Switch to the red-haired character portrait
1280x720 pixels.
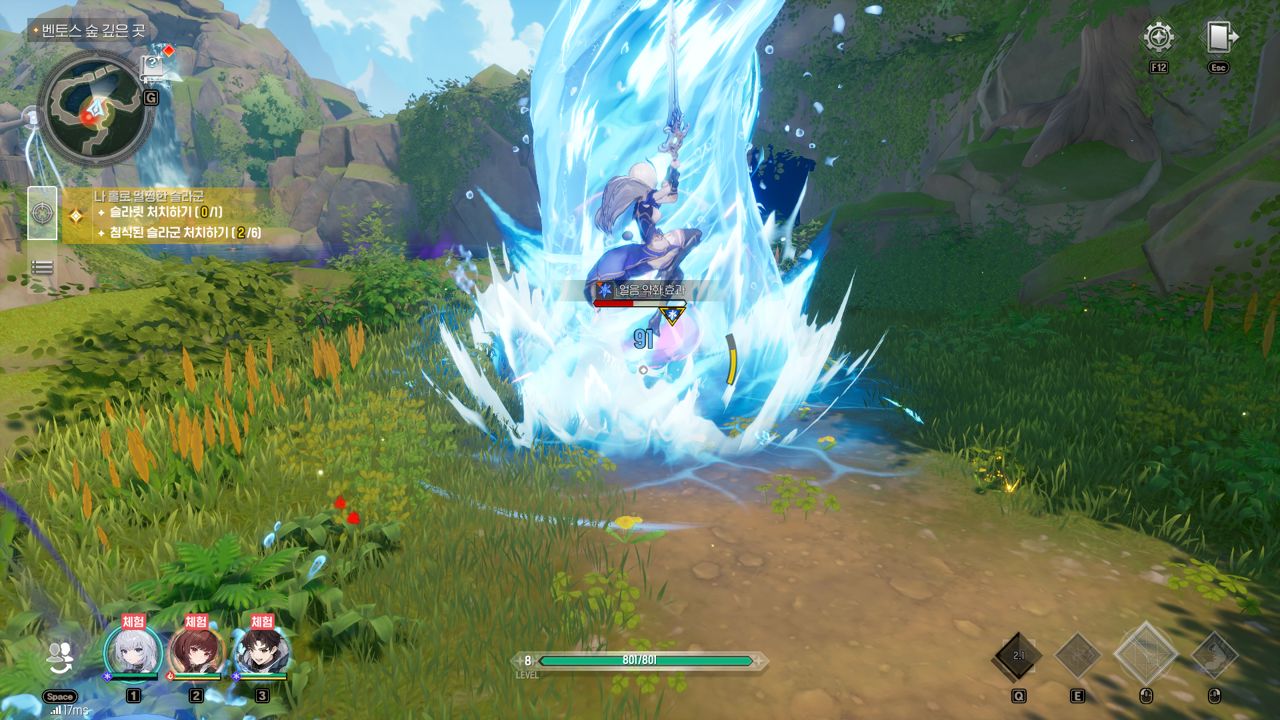coord(196,651)
